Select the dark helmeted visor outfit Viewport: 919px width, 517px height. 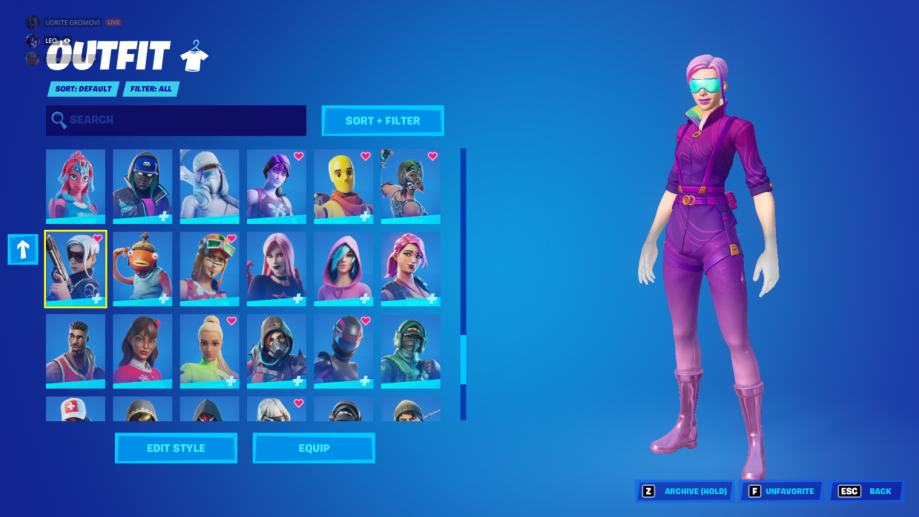tap(343, 350)
